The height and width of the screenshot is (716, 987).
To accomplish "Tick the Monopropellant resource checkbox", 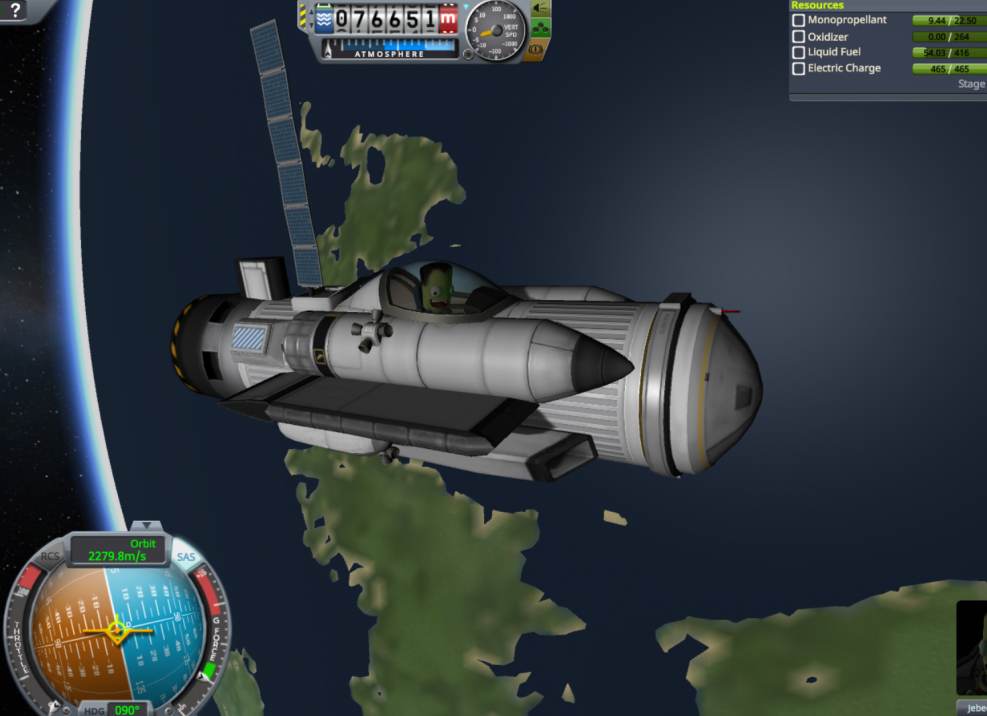I will pyautogui.click(x=798, y=20).
